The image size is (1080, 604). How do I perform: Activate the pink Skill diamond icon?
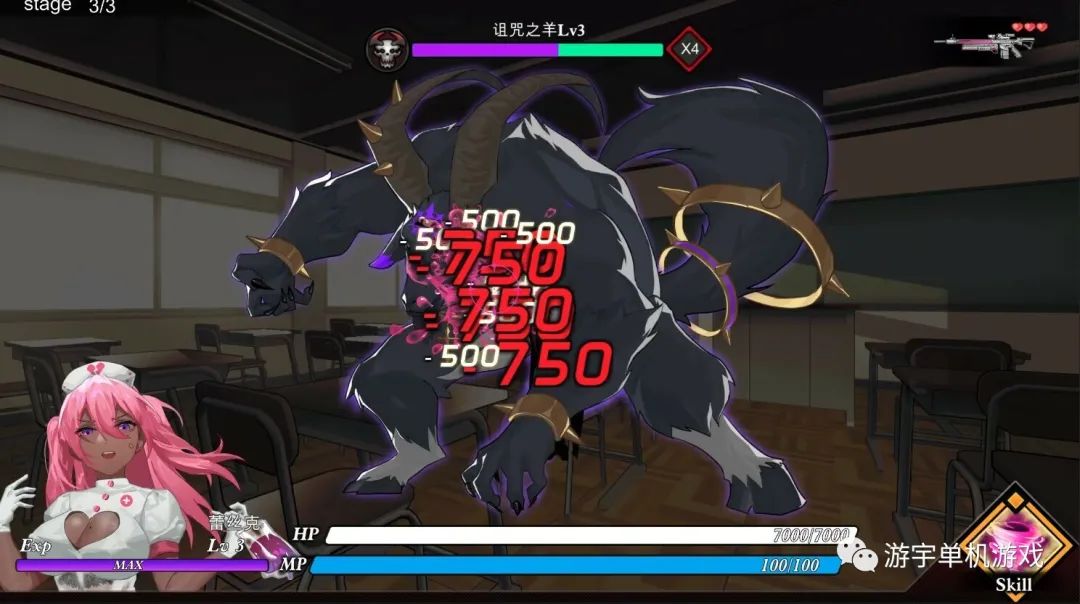[1013, 540]
